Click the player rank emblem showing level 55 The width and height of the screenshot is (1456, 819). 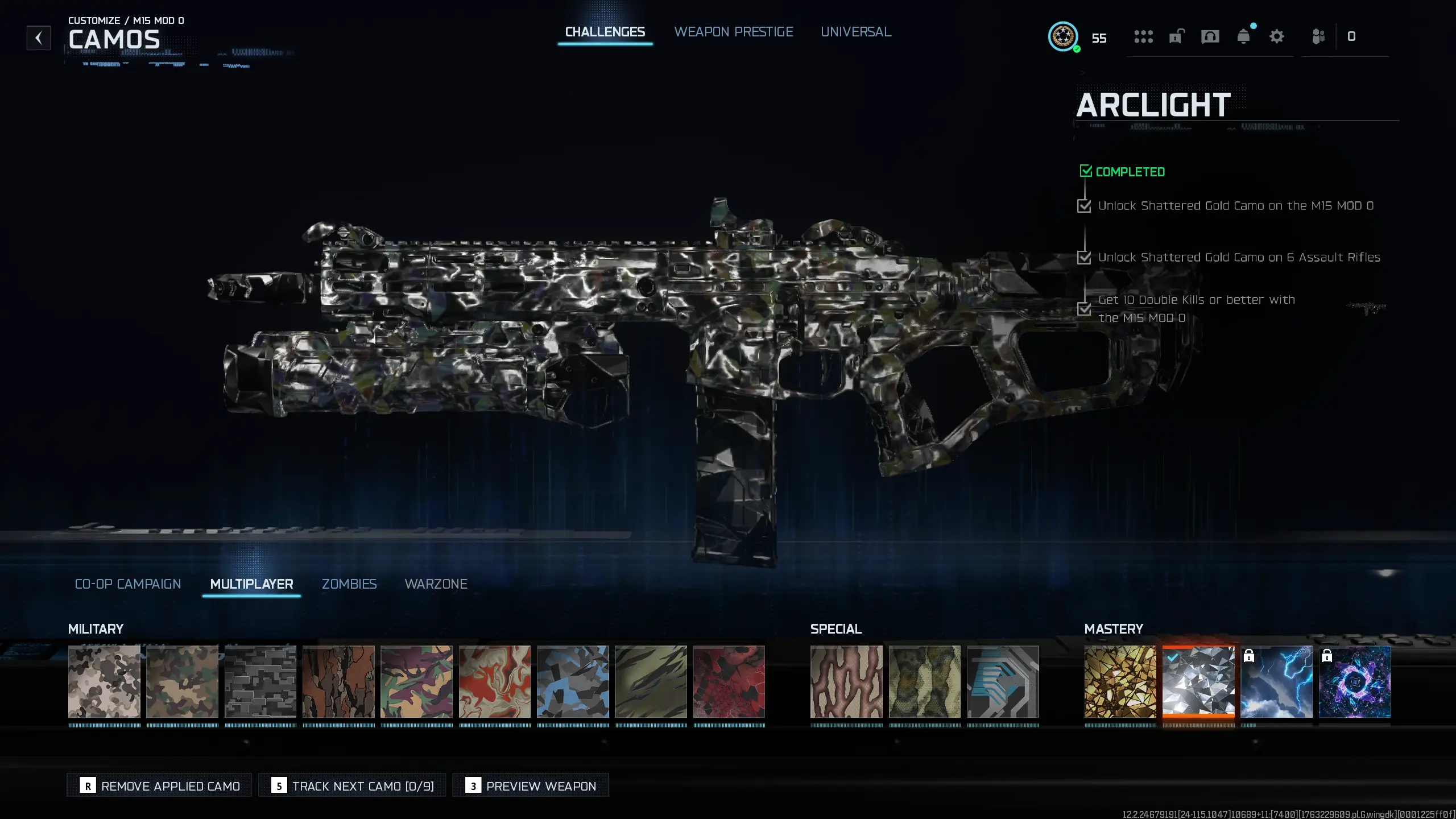pos(1062,38)
